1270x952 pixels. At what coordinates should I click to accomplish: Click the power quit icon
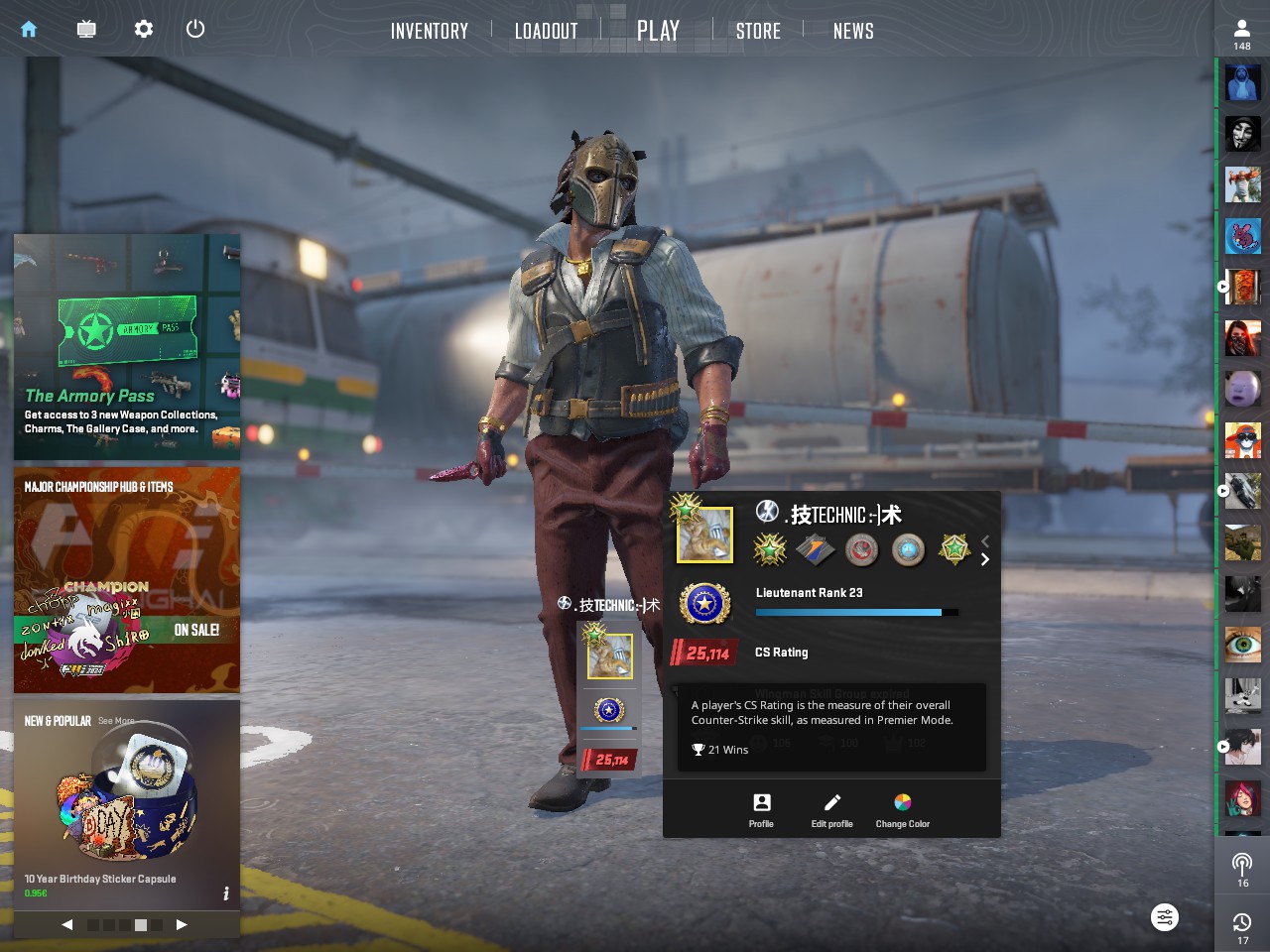click(x=195, y=29)
